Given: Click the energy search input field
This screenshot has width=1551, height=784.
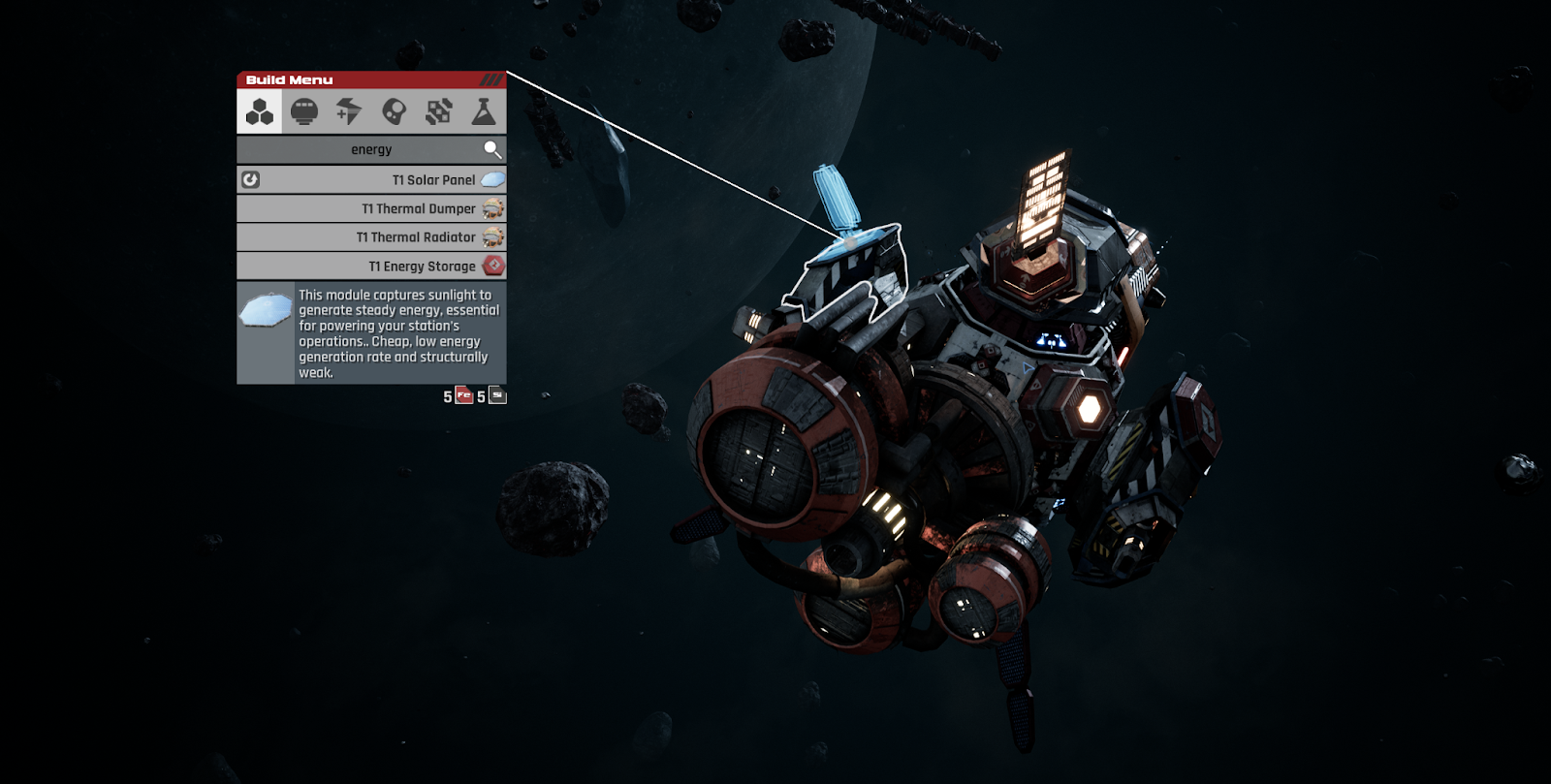Looking at the screenshot, I should [372, 148].
